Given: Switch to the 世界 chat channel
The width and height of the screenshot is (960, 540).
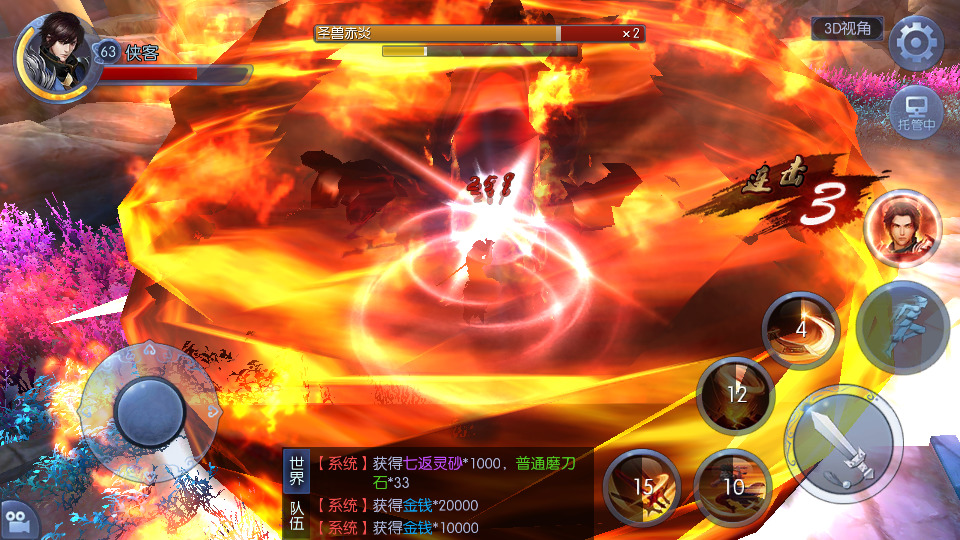Looking at the screenshot, I should click(x=297, y=472).
